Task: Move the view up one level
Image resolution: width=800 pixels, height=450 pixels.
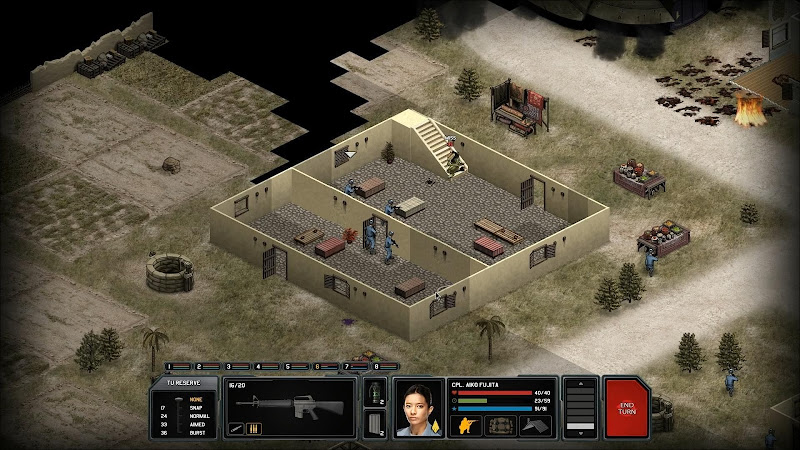Action: tap(579, 385)
